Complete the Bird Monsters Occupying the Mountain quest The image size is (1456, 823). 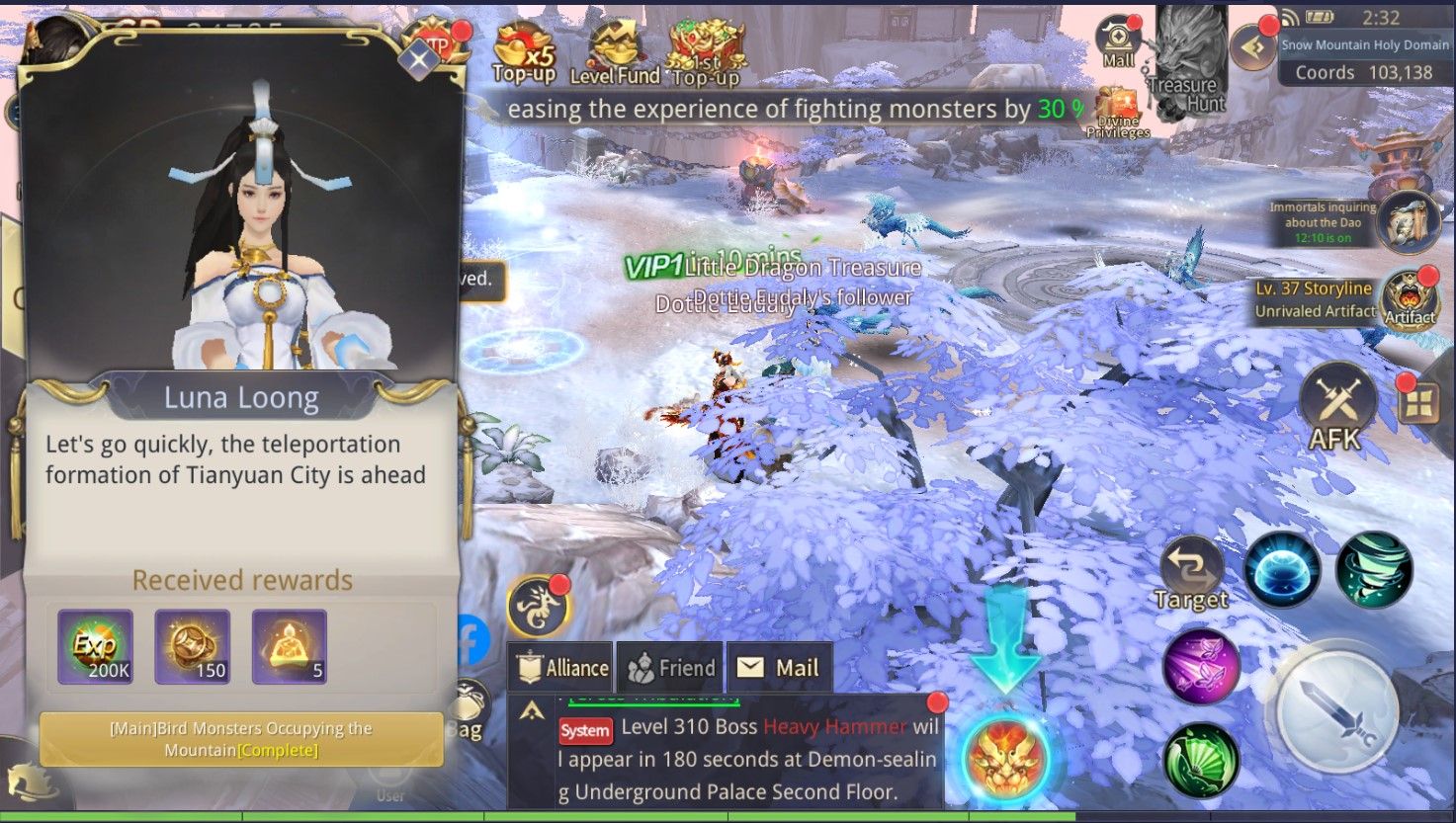[x=240, y=739]
